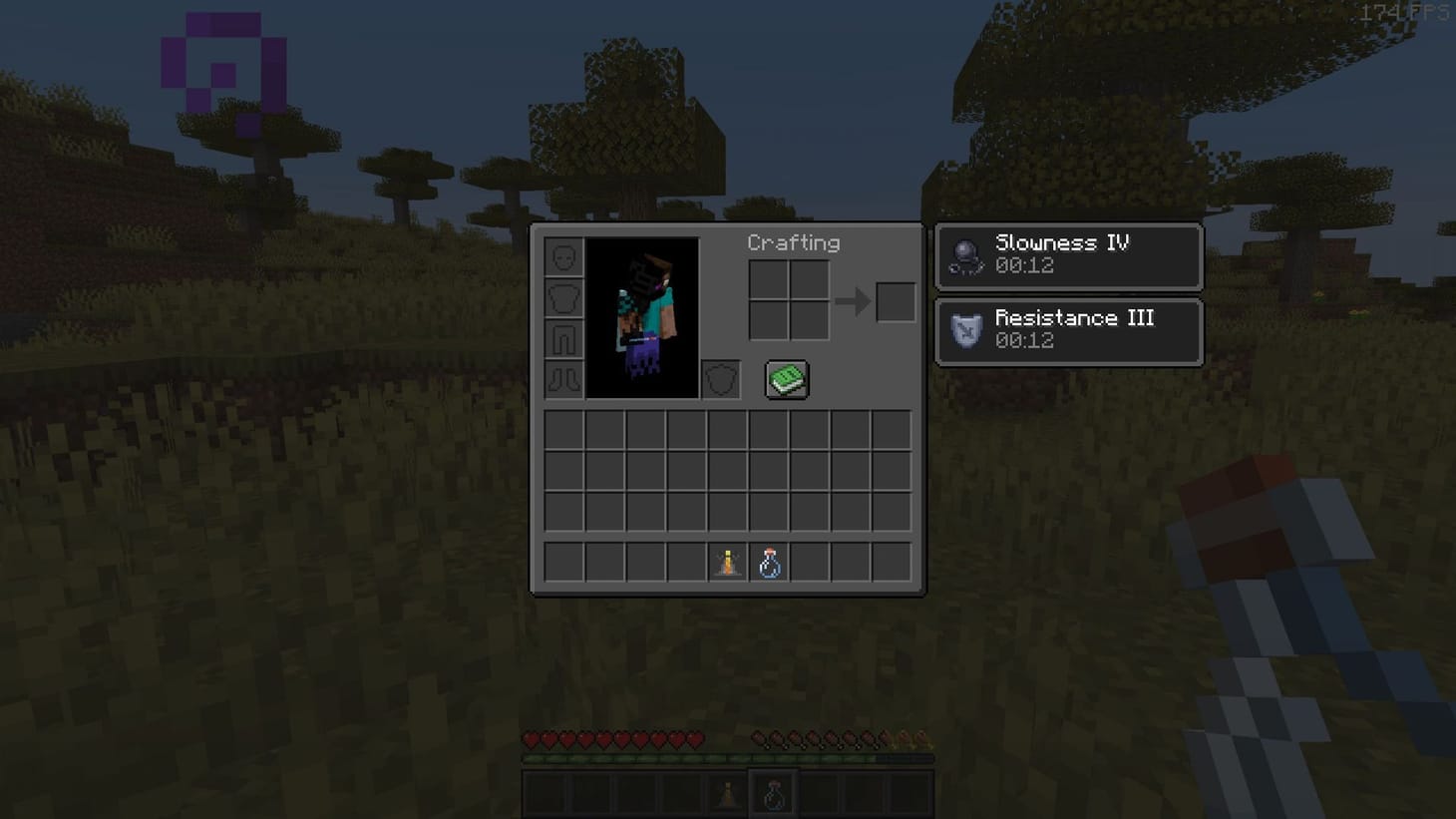Select the Slowness IV status effect panel
1456x819 pixels.
click(1068, 256)
